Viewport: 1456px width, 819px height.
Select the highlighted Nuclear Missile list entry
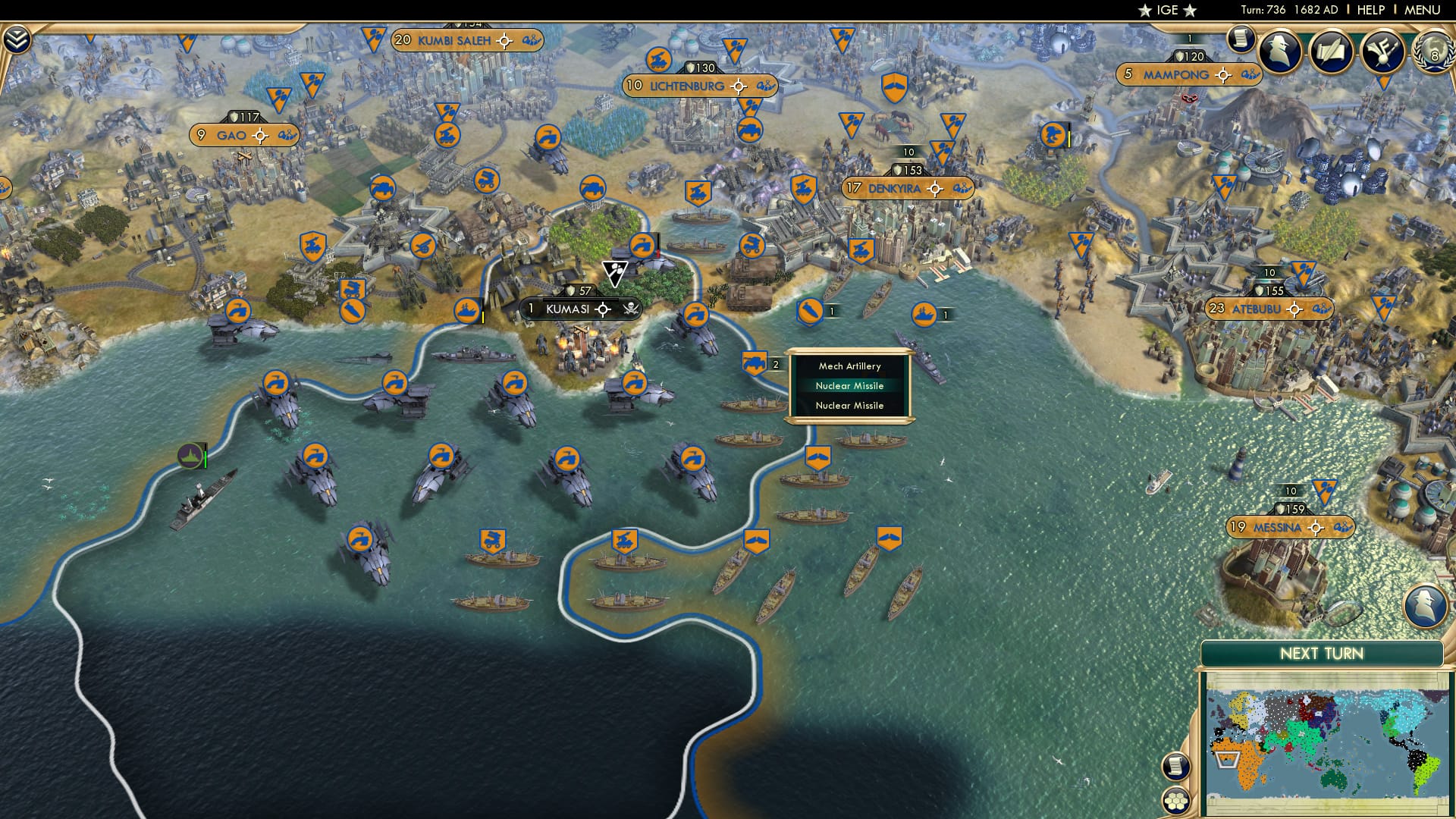pos(849,385)
